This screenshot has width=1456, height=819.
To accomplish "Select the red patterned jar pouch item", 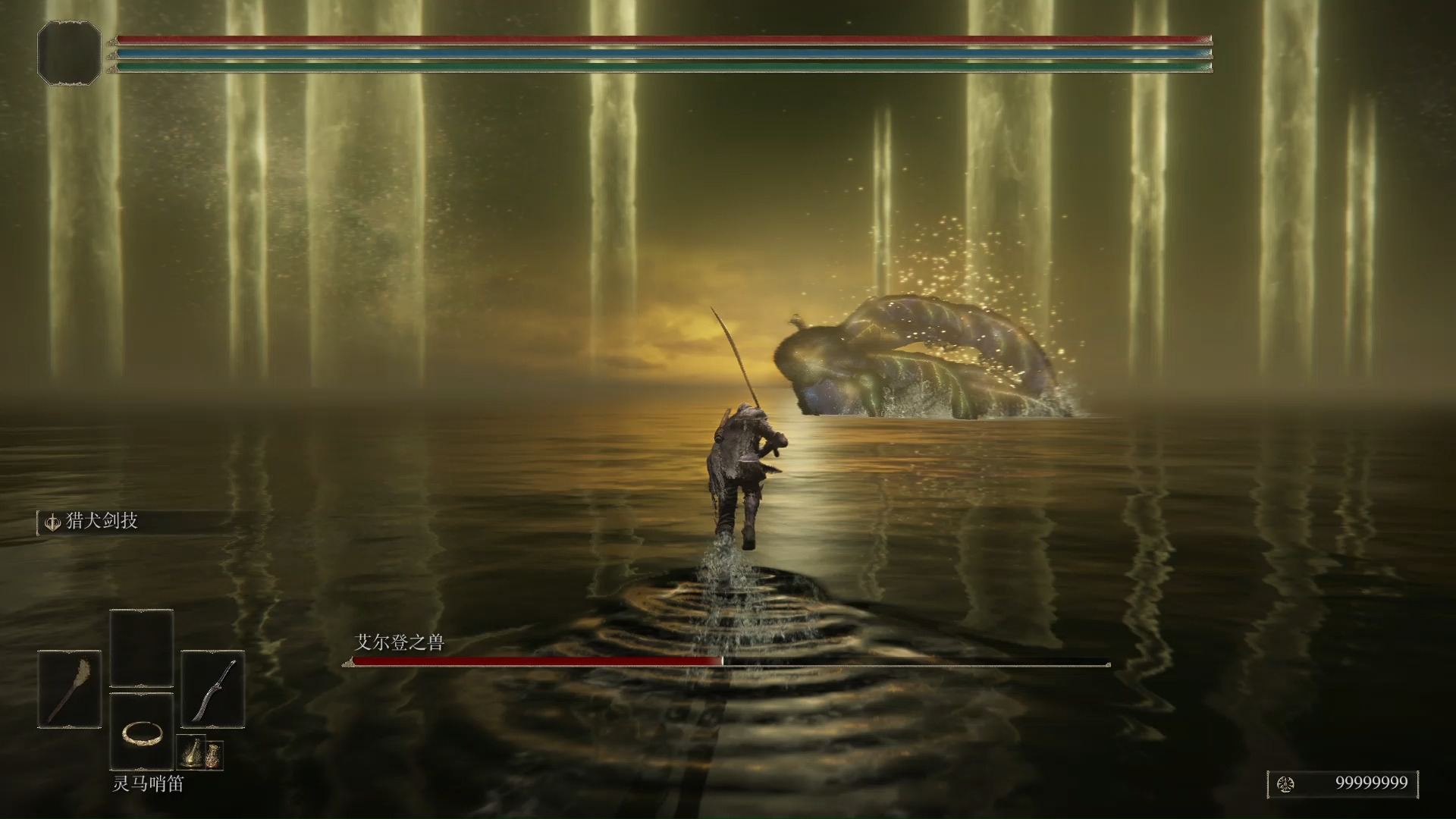I will [214, 754].
